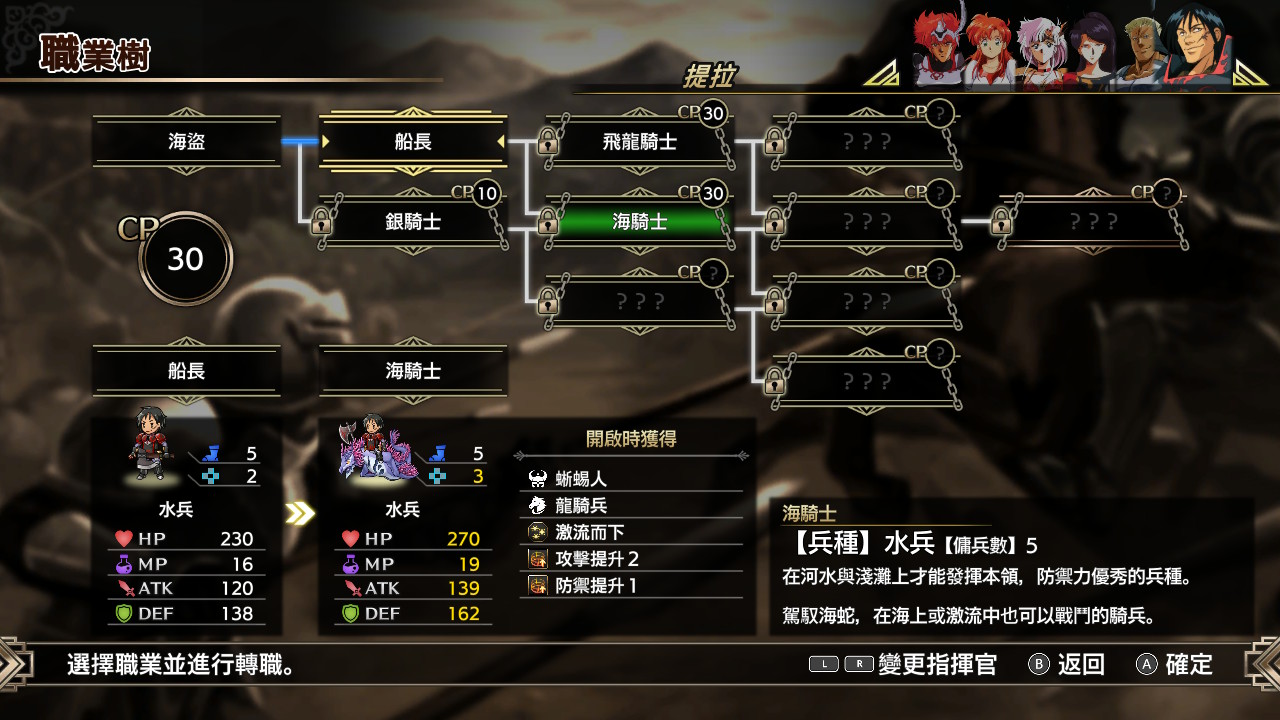View the 蜥蜴人 unlock entry

[x=632, y=479]
